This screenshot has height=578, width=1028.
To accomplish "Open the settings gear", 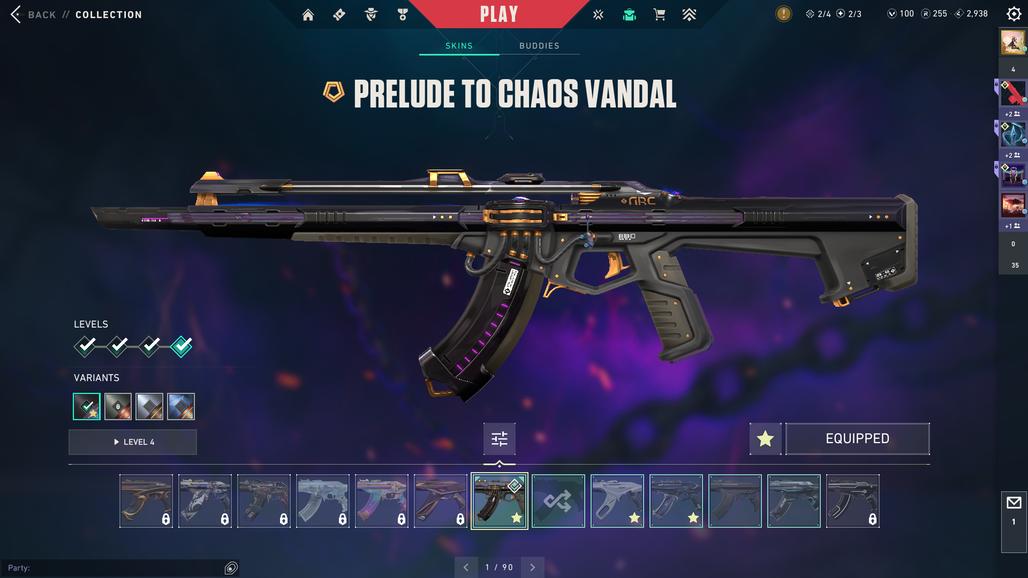I will pos(1013,14).
